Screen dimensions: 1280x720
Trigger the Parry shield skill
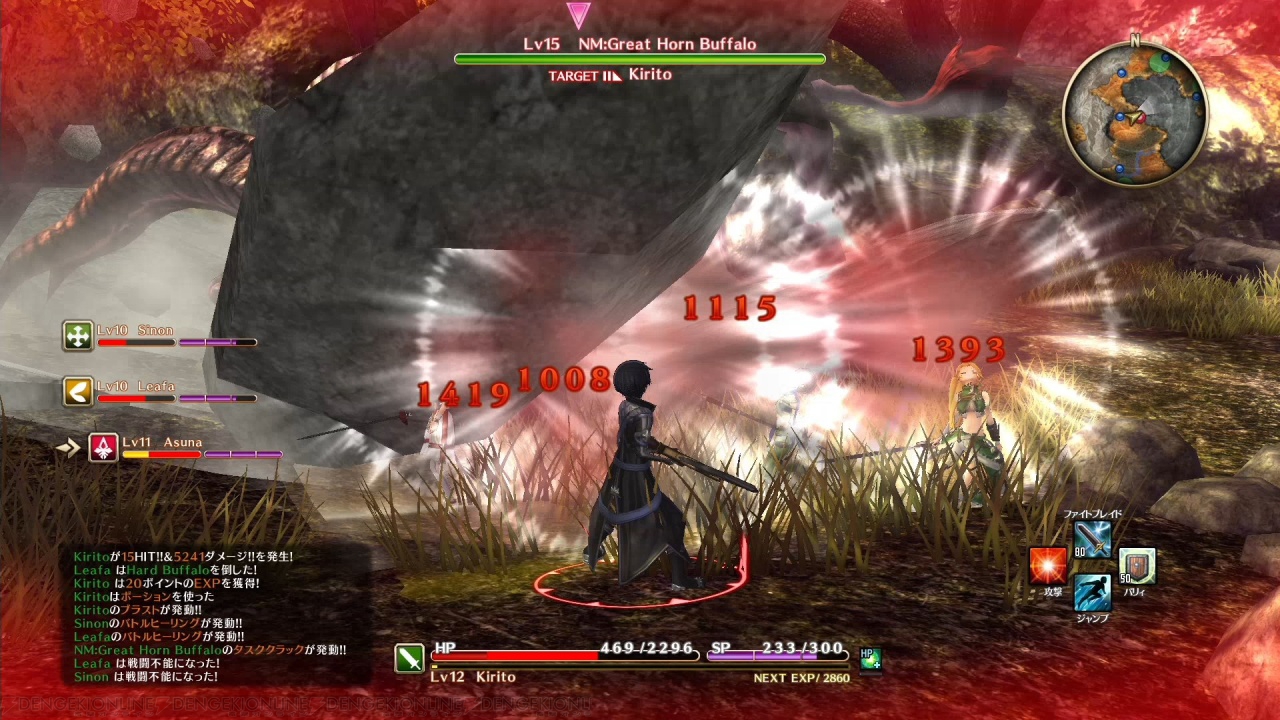[1137, 566]
